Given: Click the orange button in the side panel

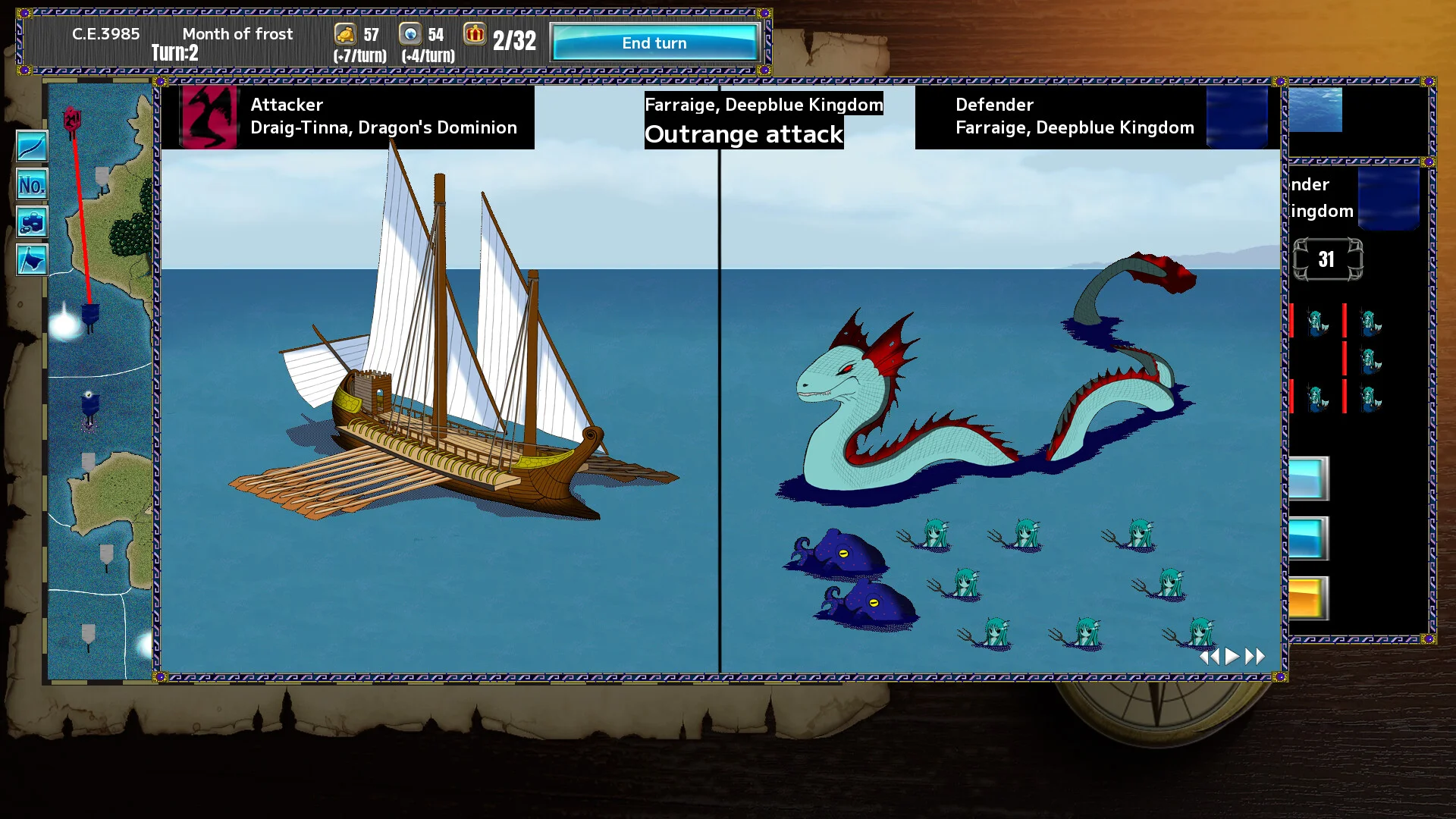Looking at the screenshot, I should 1307,599.
